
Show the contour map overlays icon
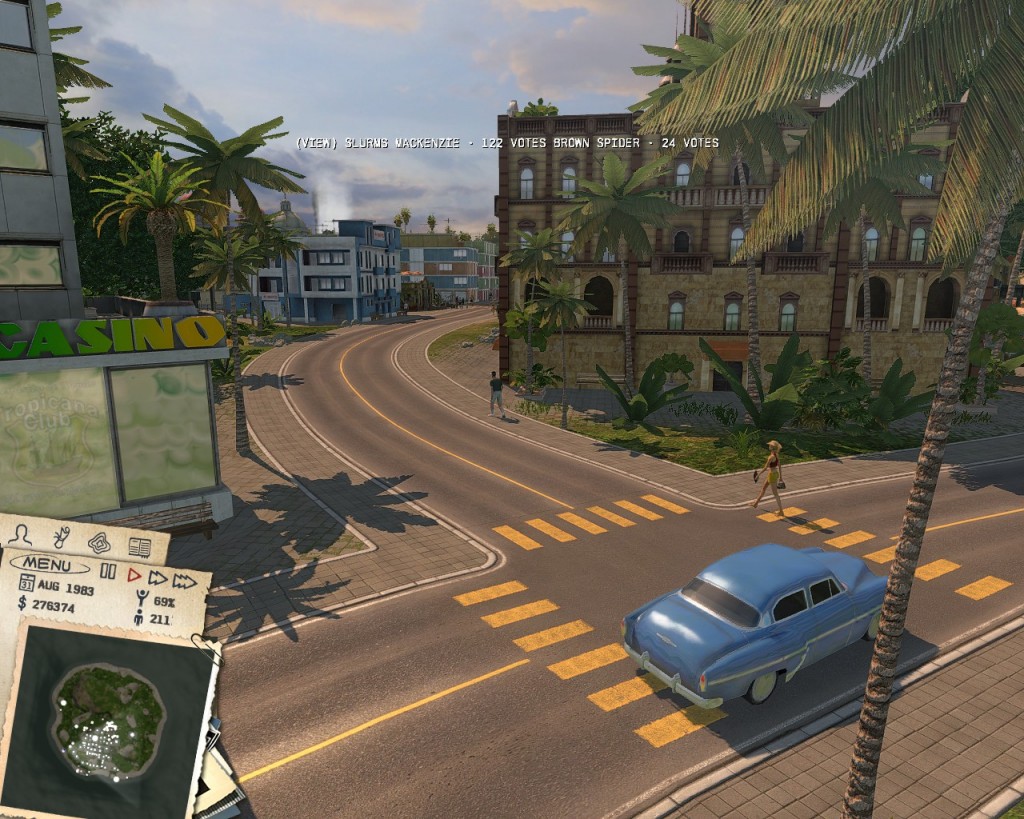tap(99, 542)
